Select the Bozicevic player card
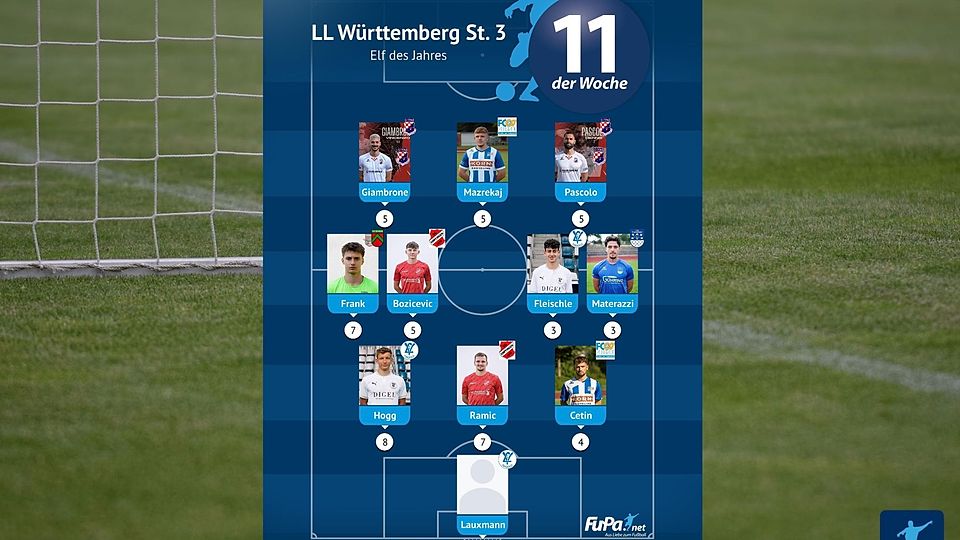This screenshot has width=960, height=540. pyautogui.click(x=413, y=271)
